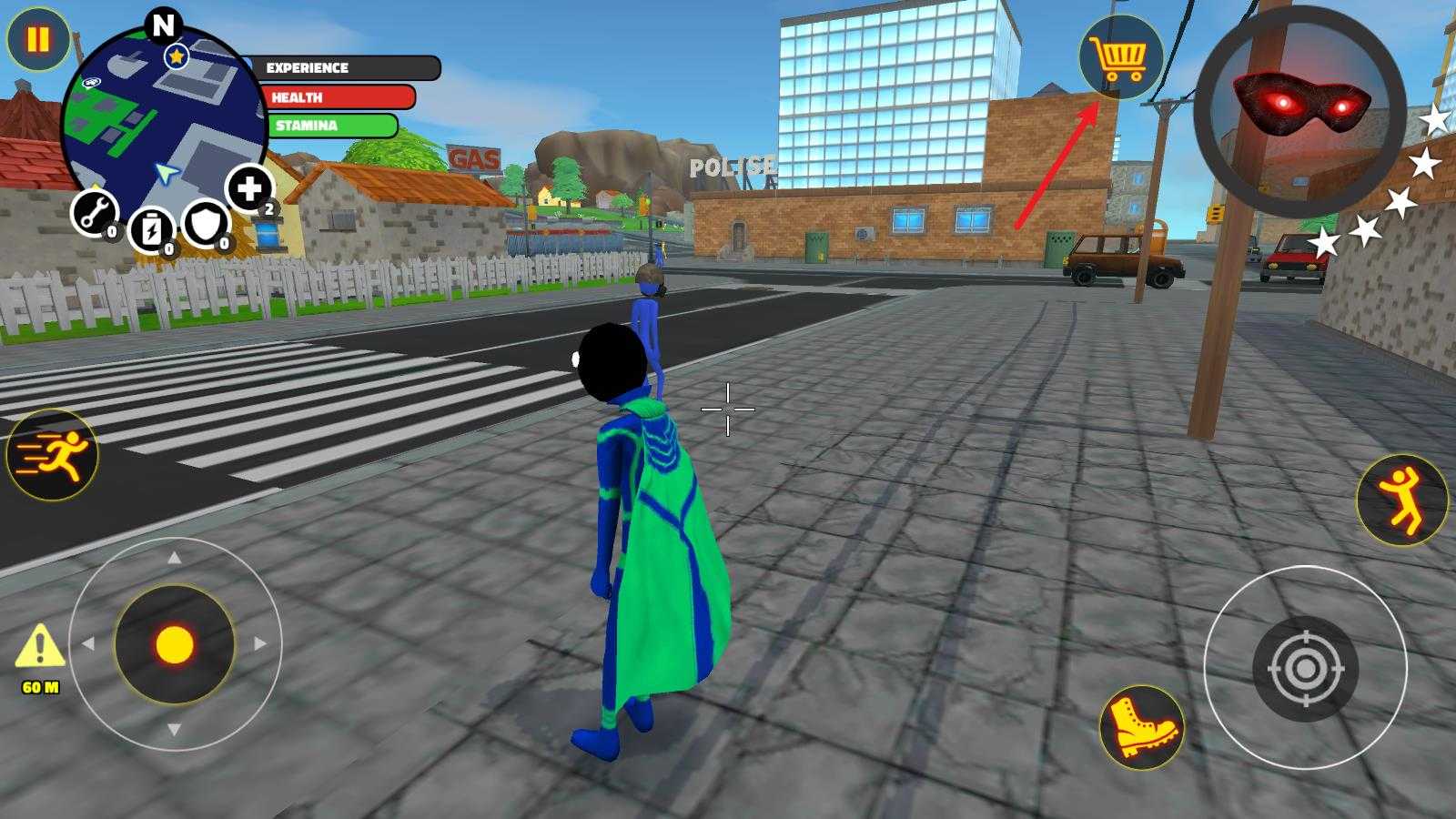Use the battery energy item
Viewport: 1456px width, 819px height.
pyautogui.click(x=151, y=229)
